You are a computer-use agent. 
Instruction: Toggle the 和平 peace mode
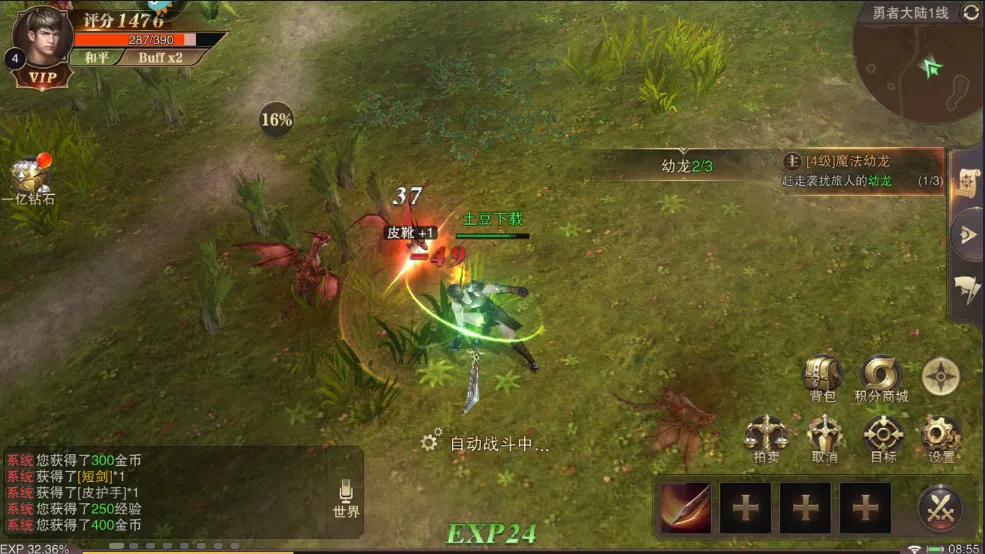(x=97, y=57)
